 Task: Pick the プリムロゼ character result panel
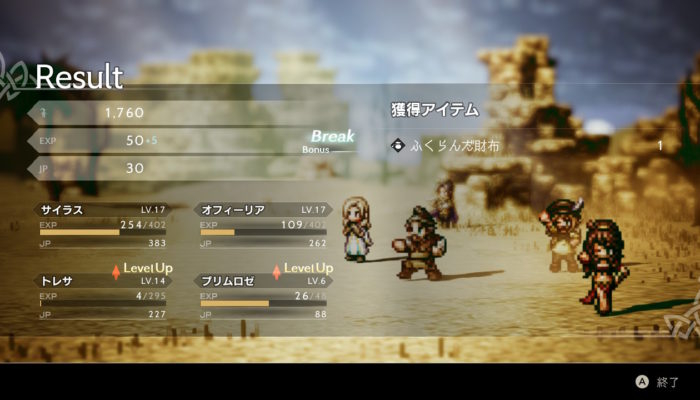click(x=262, y=297)
